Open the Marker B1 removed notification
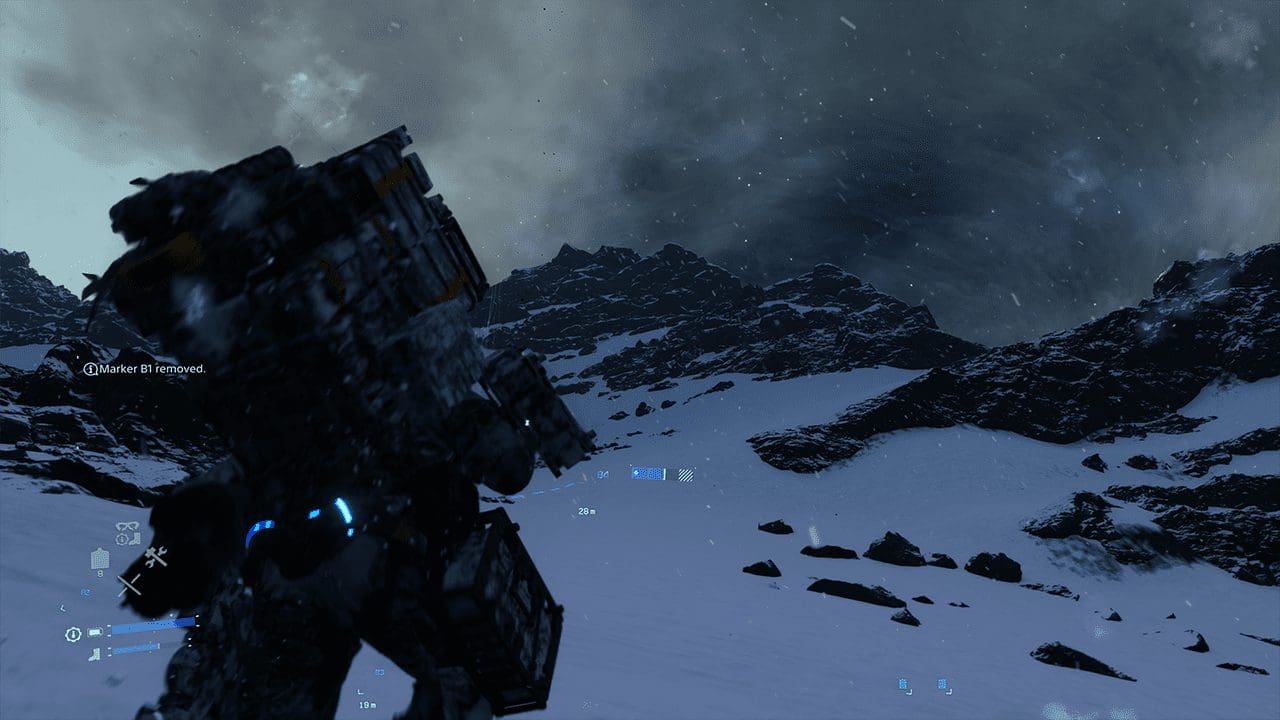The image size is (1280, 720). pos(145,368)
